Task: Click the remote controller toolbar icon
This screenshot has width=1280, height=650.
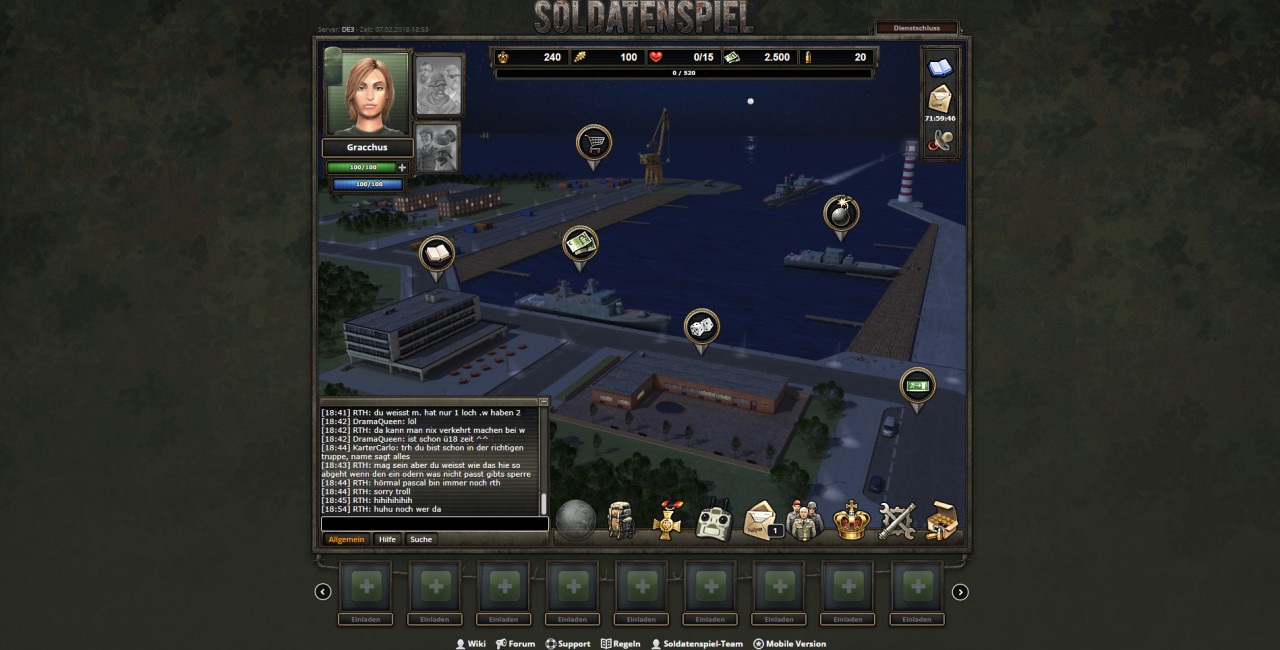Action: pos(714,521)
